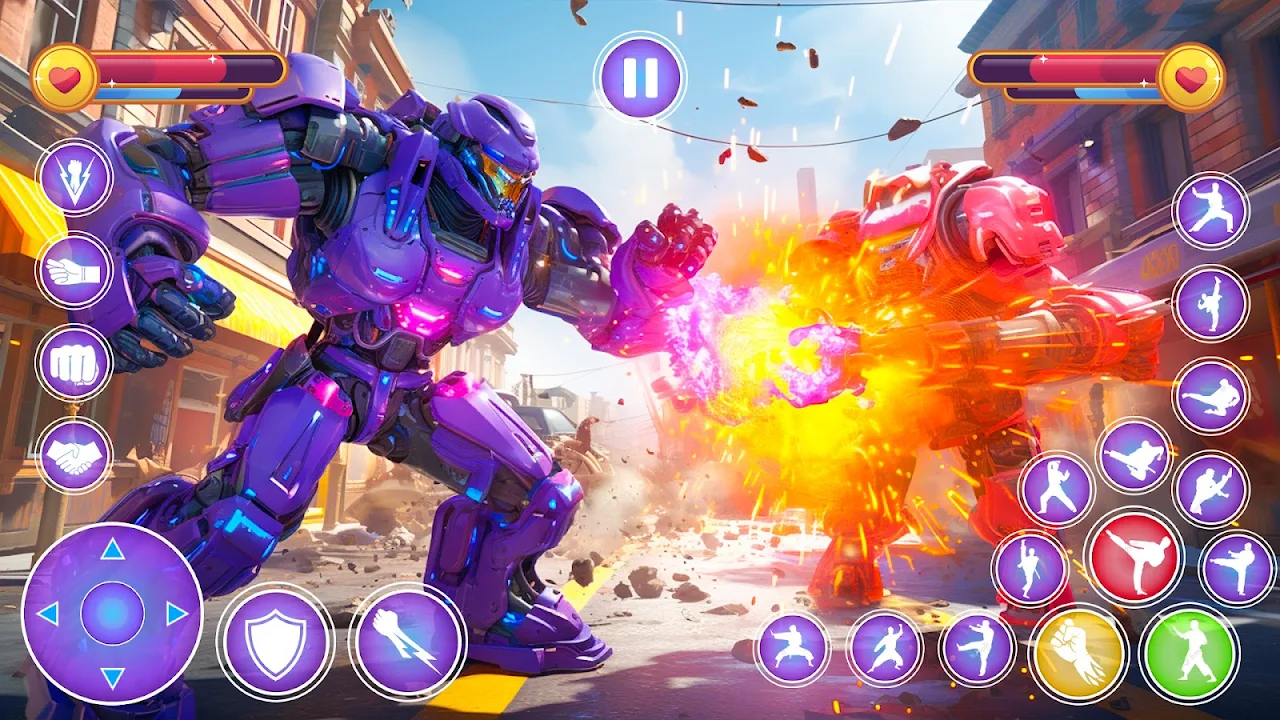Tap the white shield block button
This screenshot has width=1280, height=720.
point(276,641)
